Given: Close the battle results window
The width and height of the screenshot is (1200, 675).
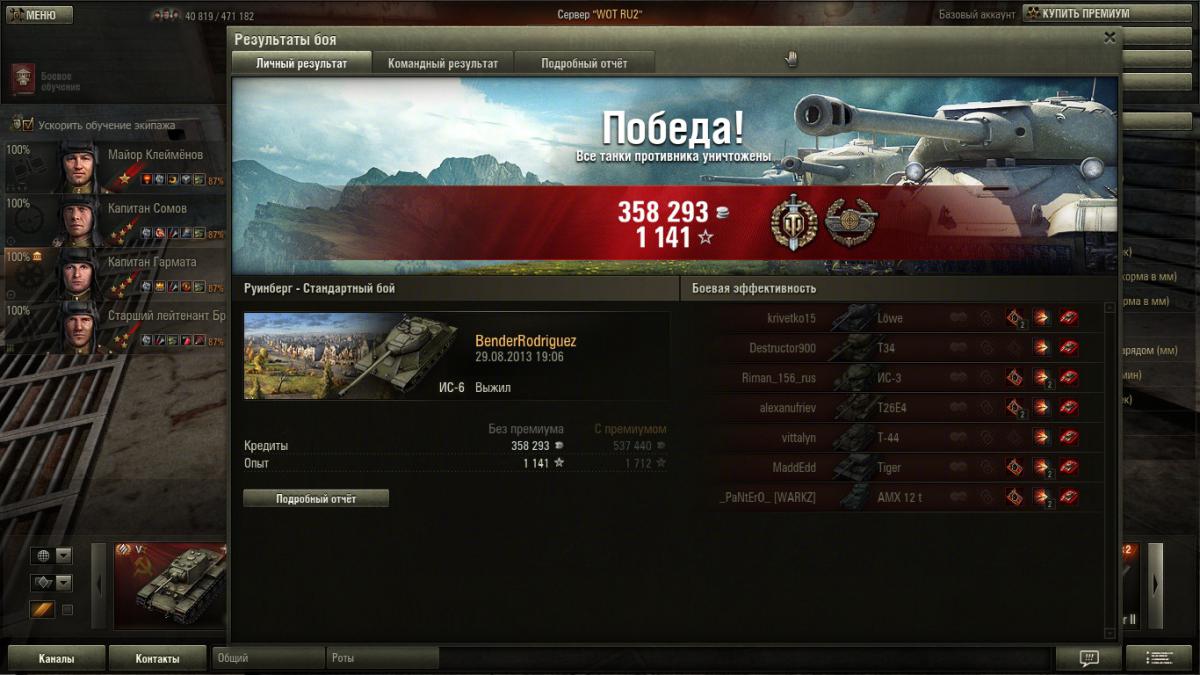Looking at the screenshot, I should tap(1109, 38).
